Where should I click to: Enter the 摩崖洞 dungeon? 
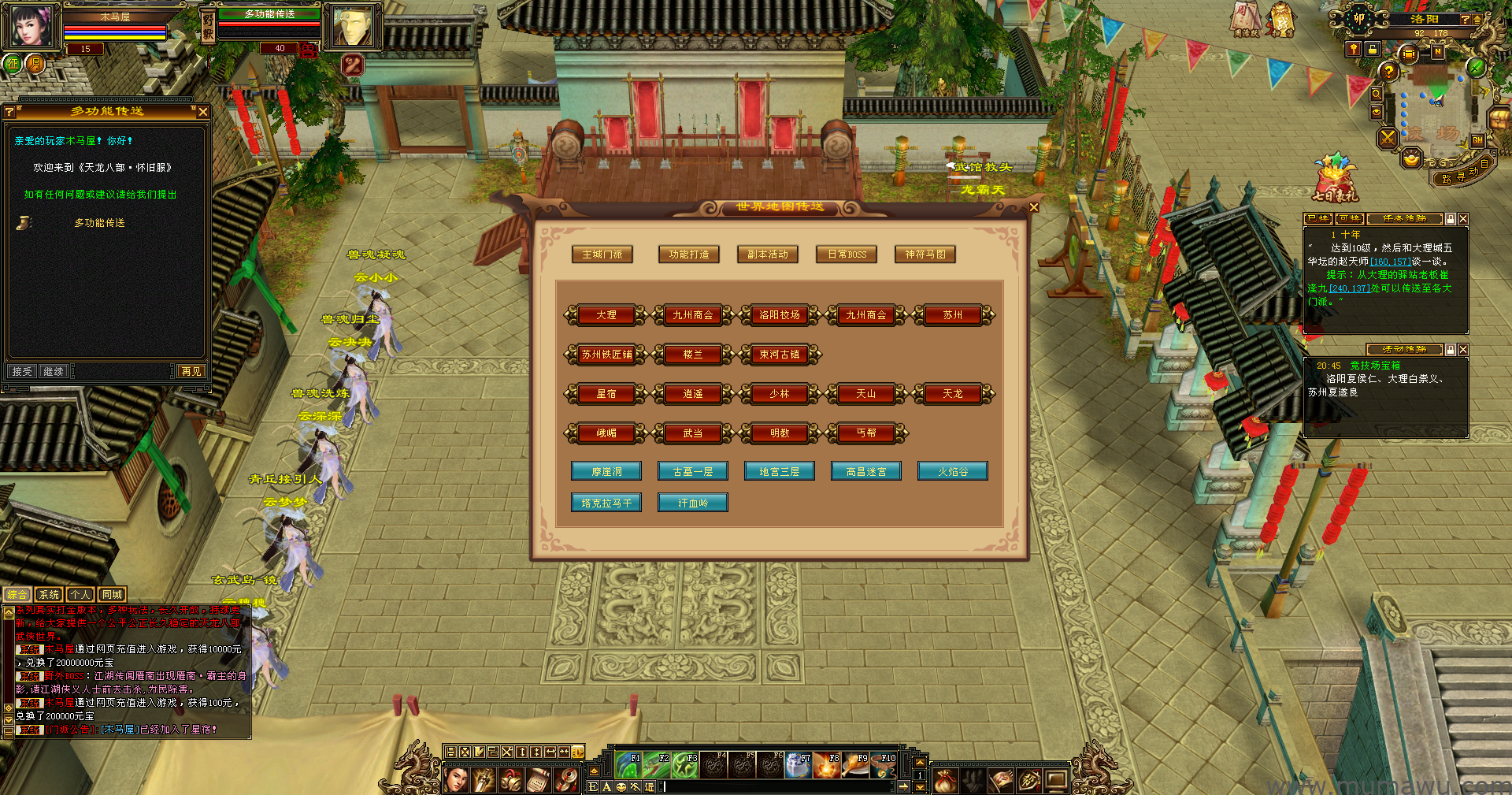[x=606, y=471]
